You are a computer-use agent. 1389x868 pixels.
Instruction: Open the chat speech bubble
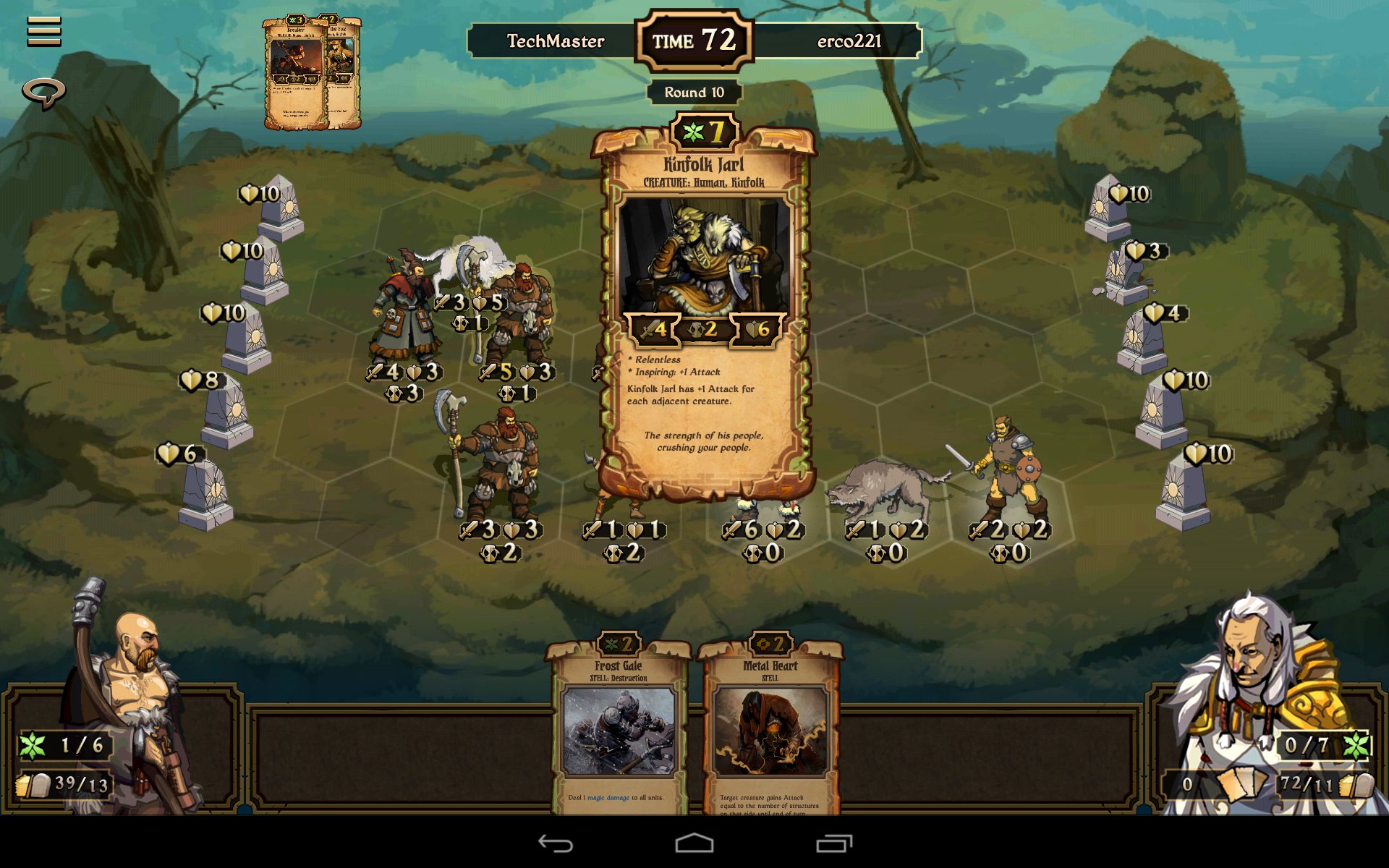44,93
